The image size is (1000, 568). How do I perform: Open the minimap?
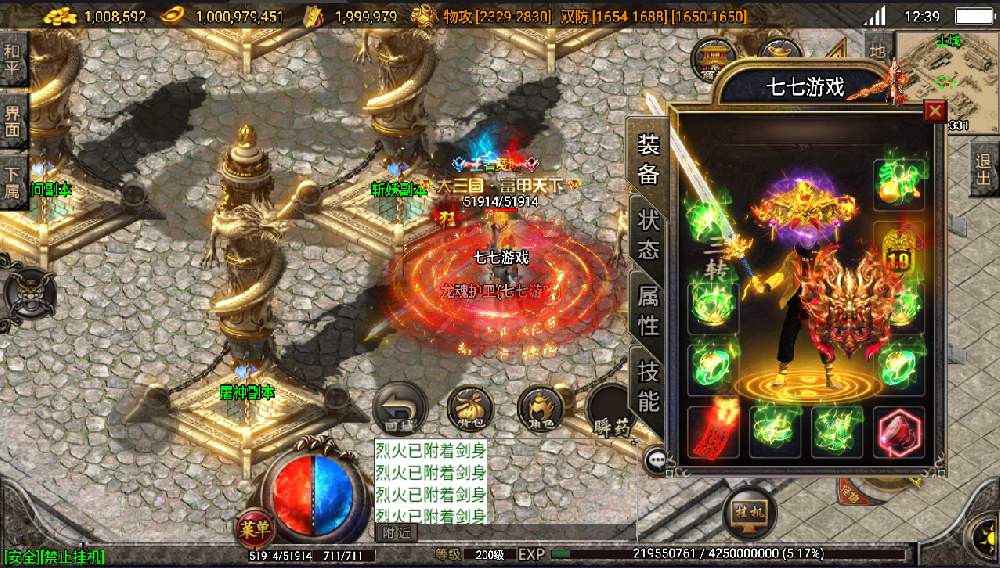click(x=945, y=80)
